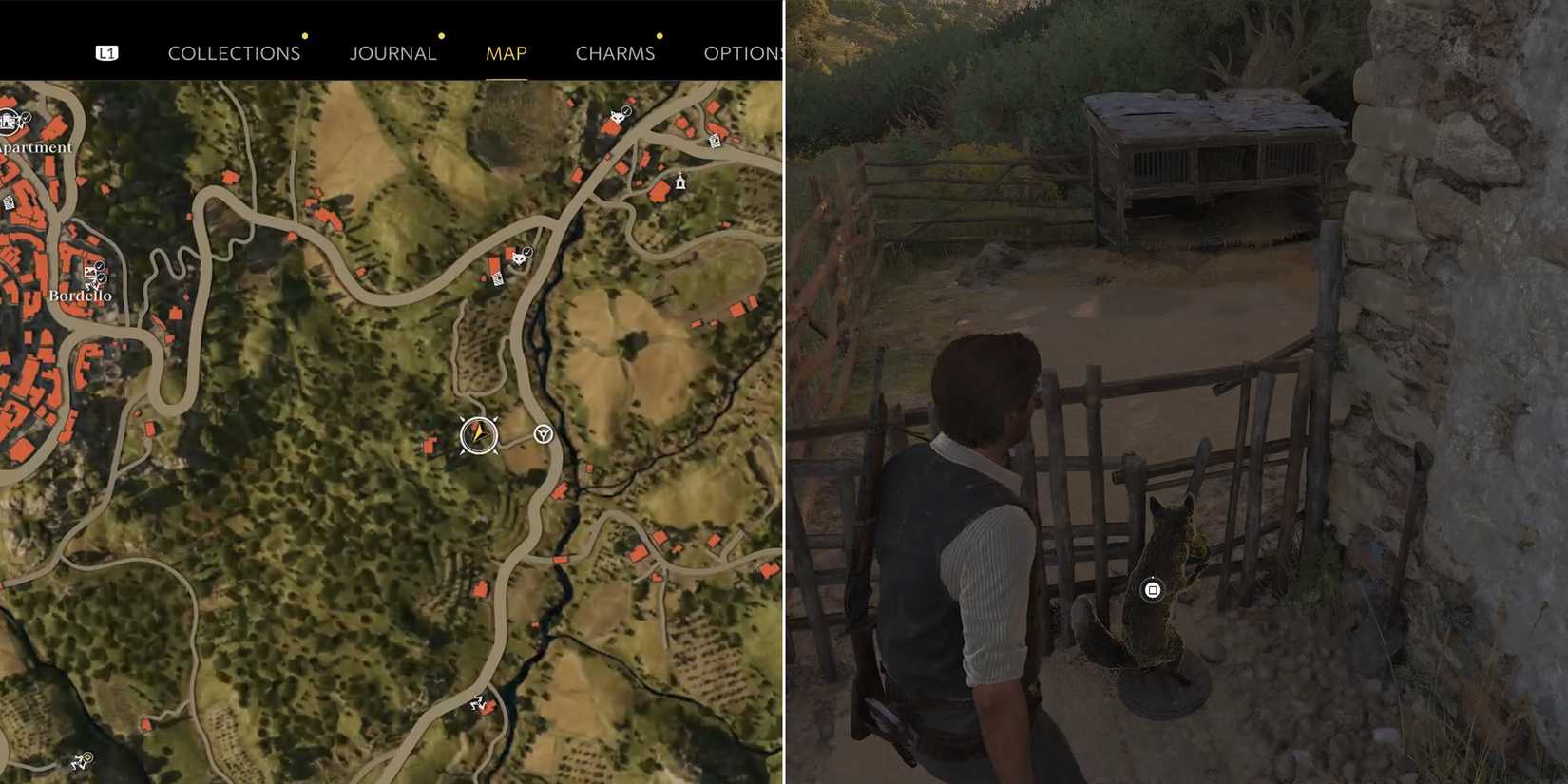The width and height of the screenshot is (1568, 784).
Task: Select the letter icon on the western city edge
Action: (9, 202)
